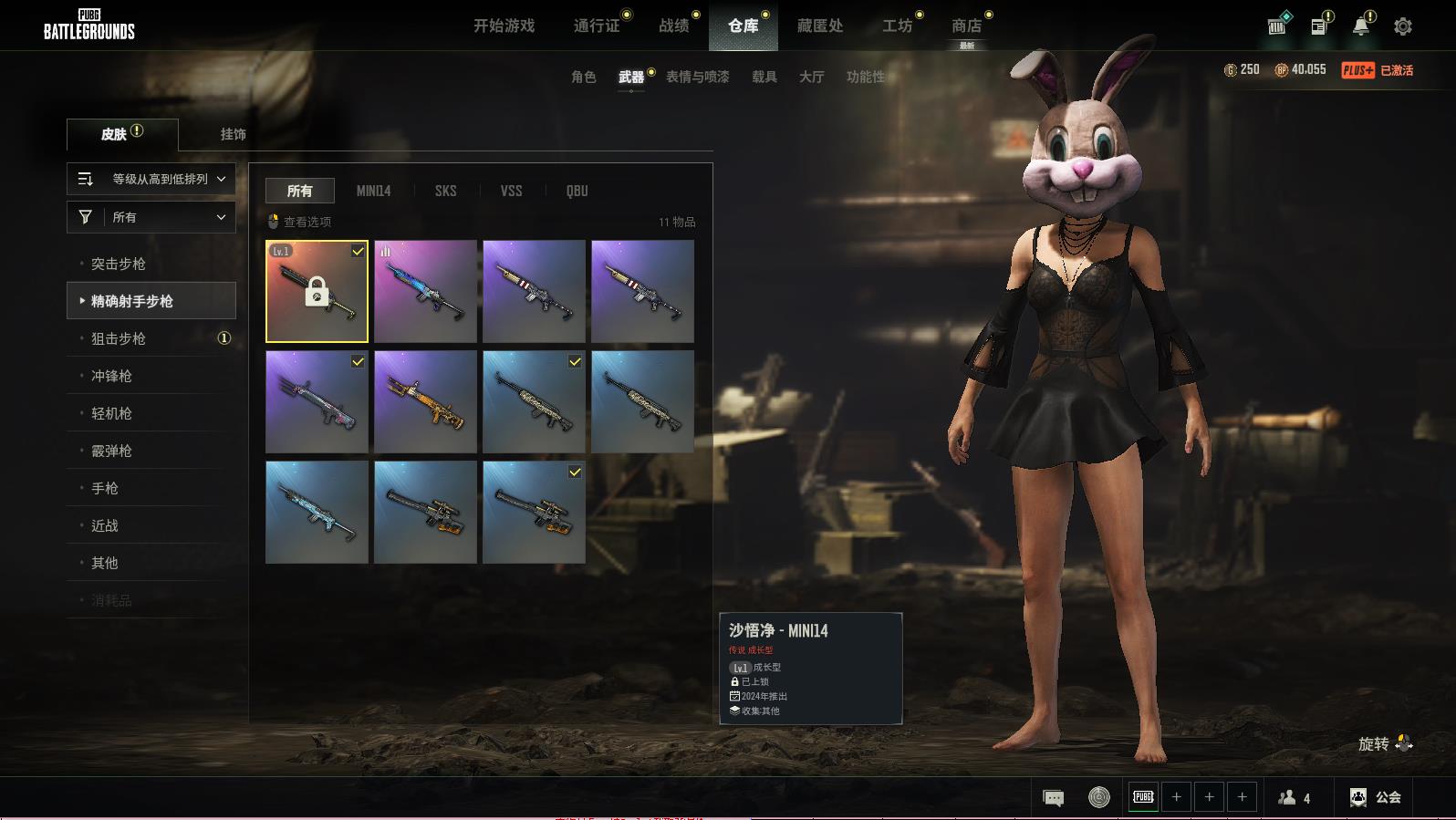Open the 商店 store menu
Viewport: 1456px width, 820px height.
click(x=966, y=26)
